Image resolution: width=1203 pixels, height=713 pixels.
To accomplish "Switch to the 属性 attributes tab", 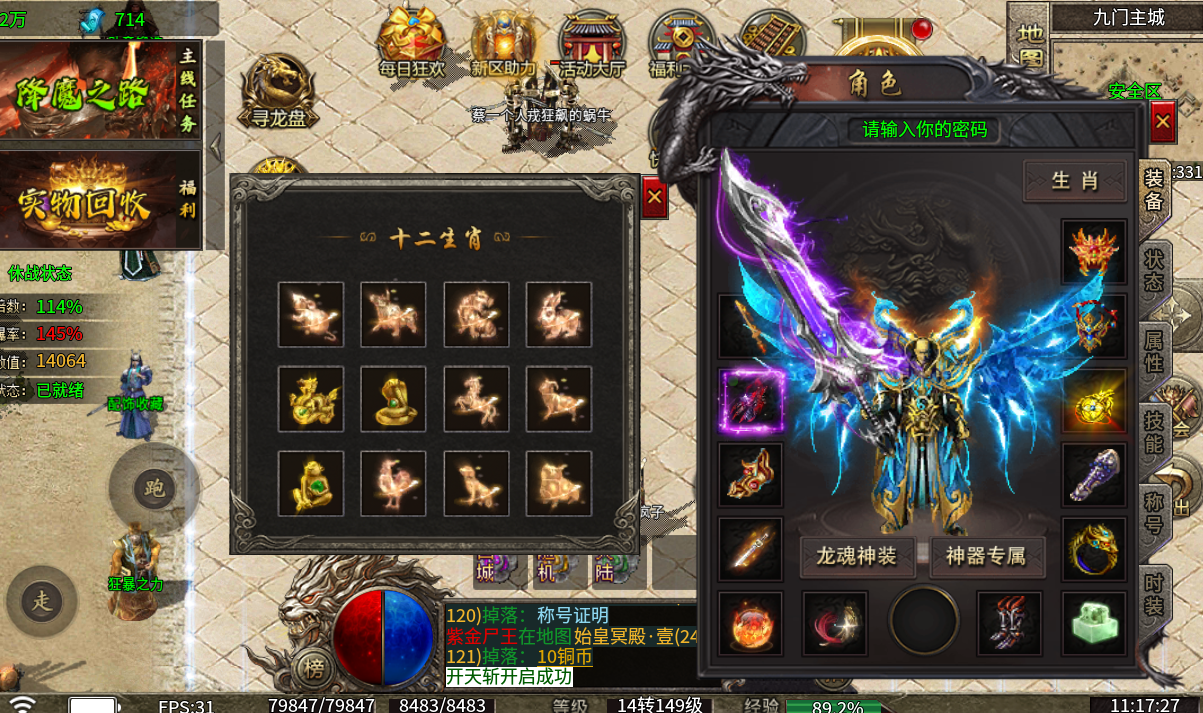I will pyautogui.click(x=1154, y=352).
